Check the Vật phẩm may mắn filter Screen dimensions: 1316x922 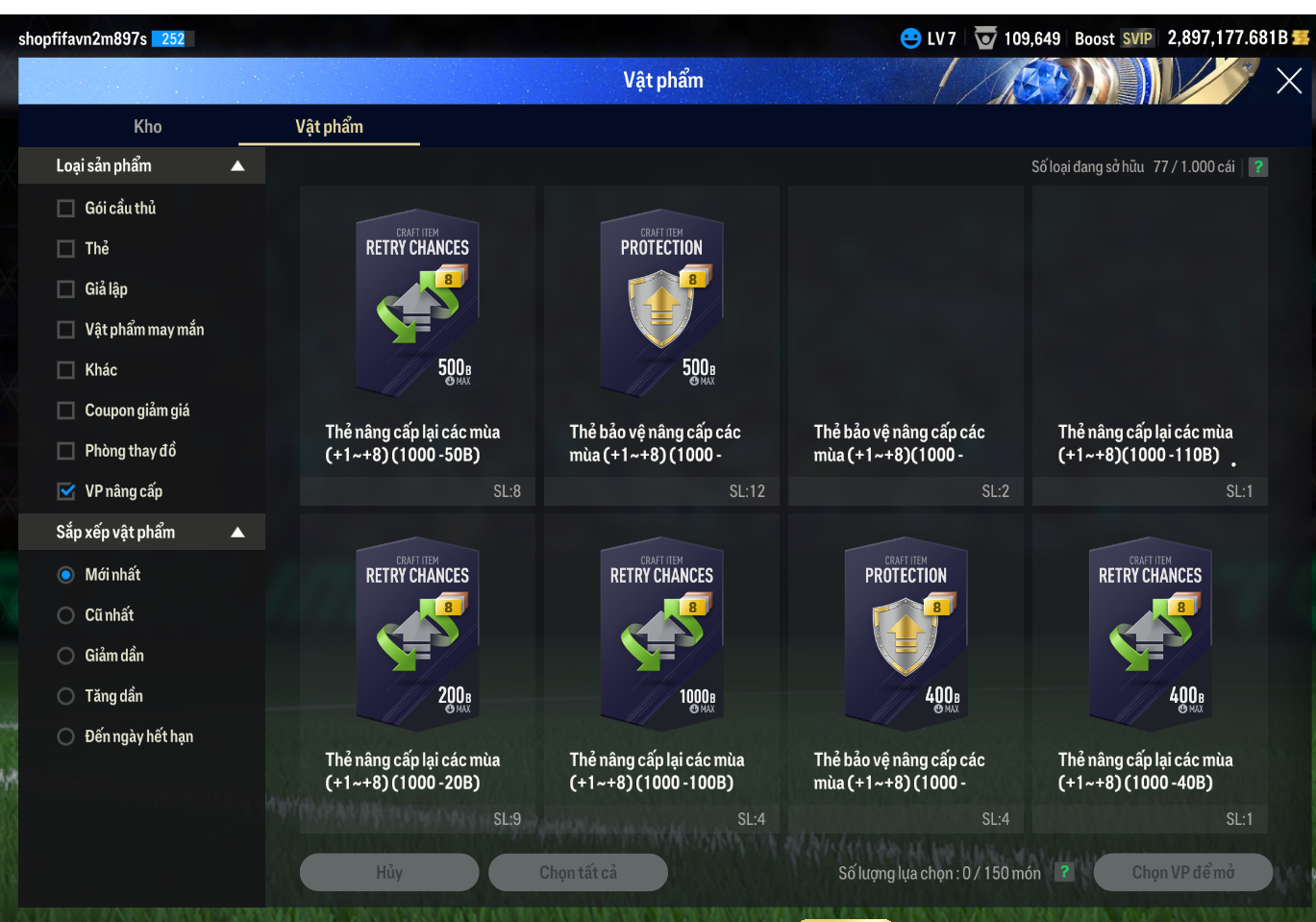[66, 330]
